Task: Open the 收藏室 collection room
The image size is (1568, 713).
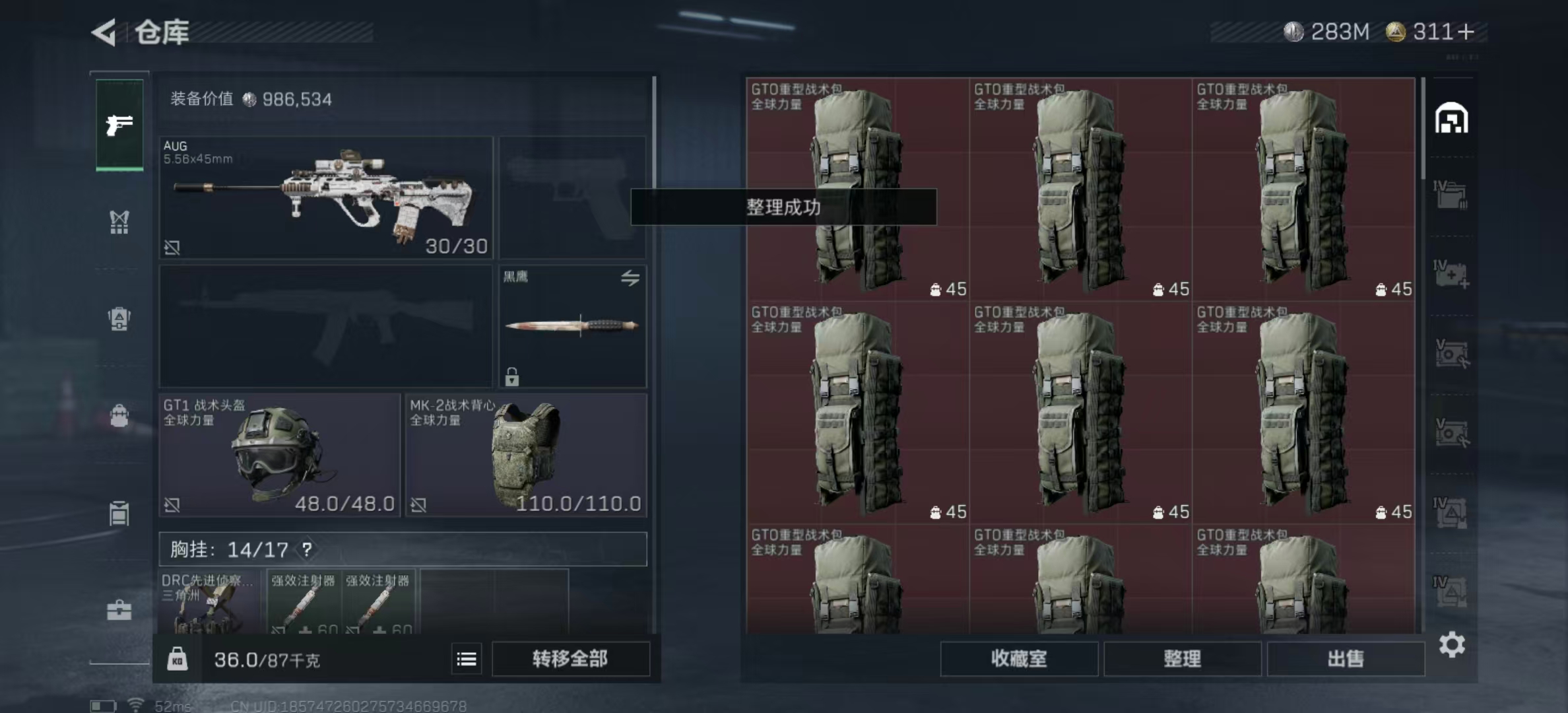Action: coord(1018,659)
